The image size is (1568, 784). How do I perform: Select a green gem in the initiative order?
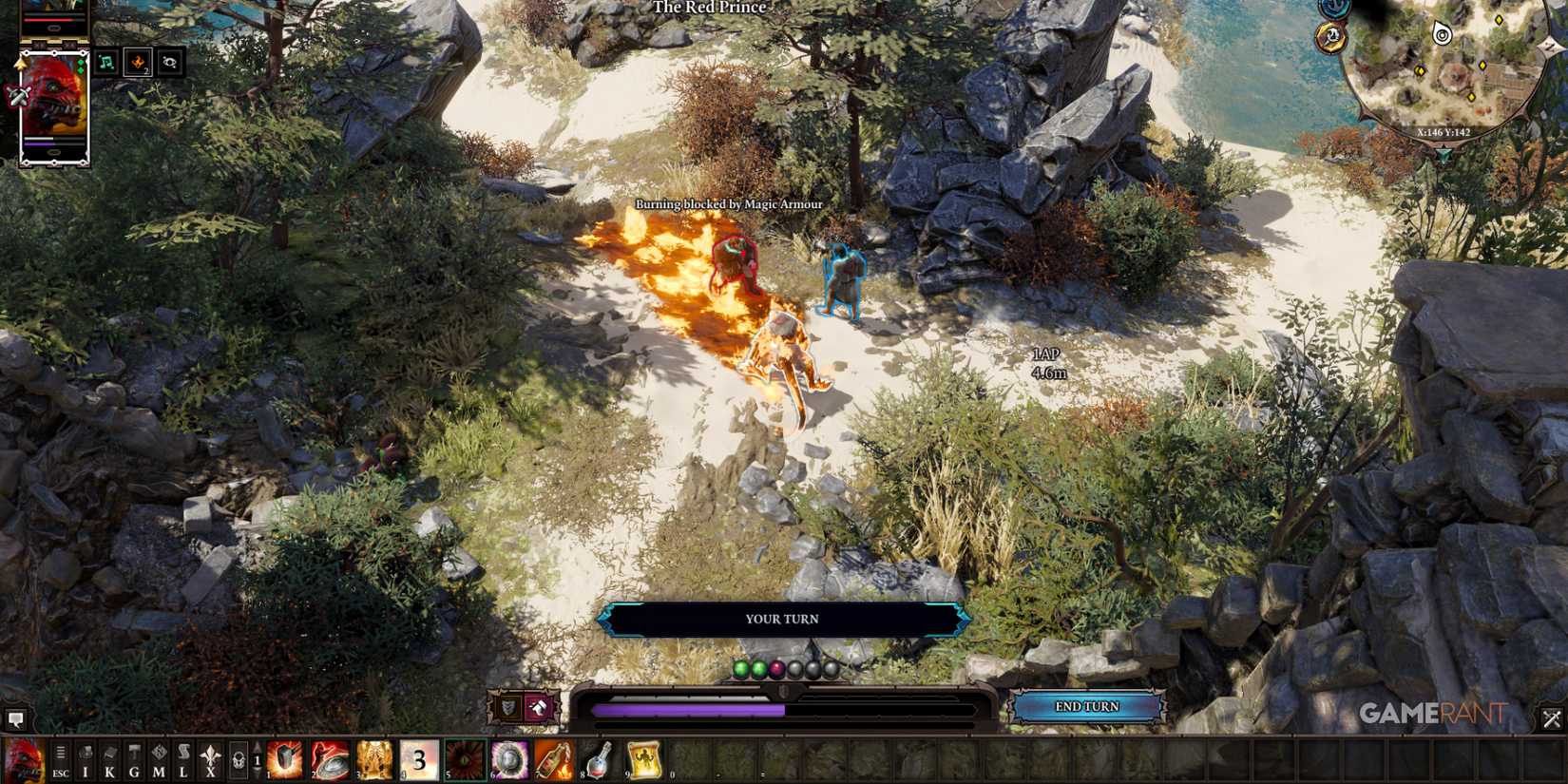click(x=739, y=669)
